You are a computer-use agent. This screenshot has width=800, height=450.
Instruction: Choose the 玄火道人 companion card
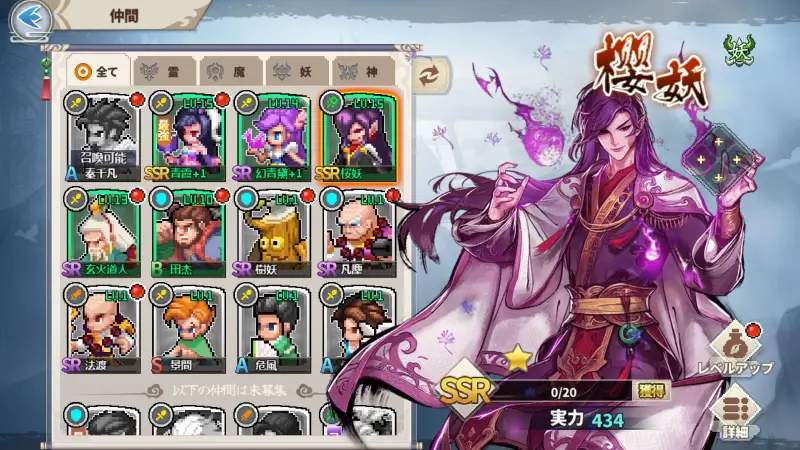(x=103, y=233)
